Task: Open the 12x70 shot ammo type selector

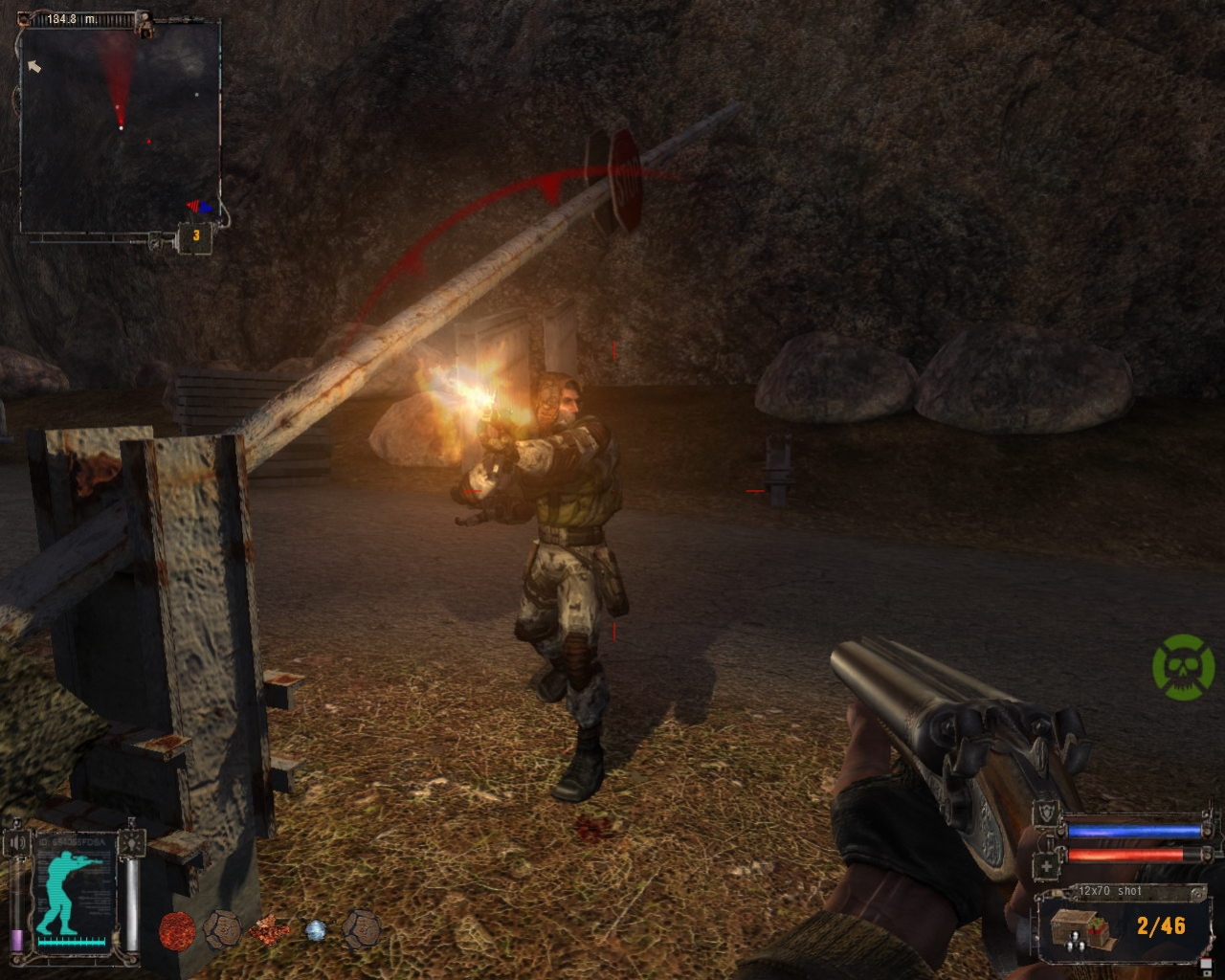Action: (1110, 891)
